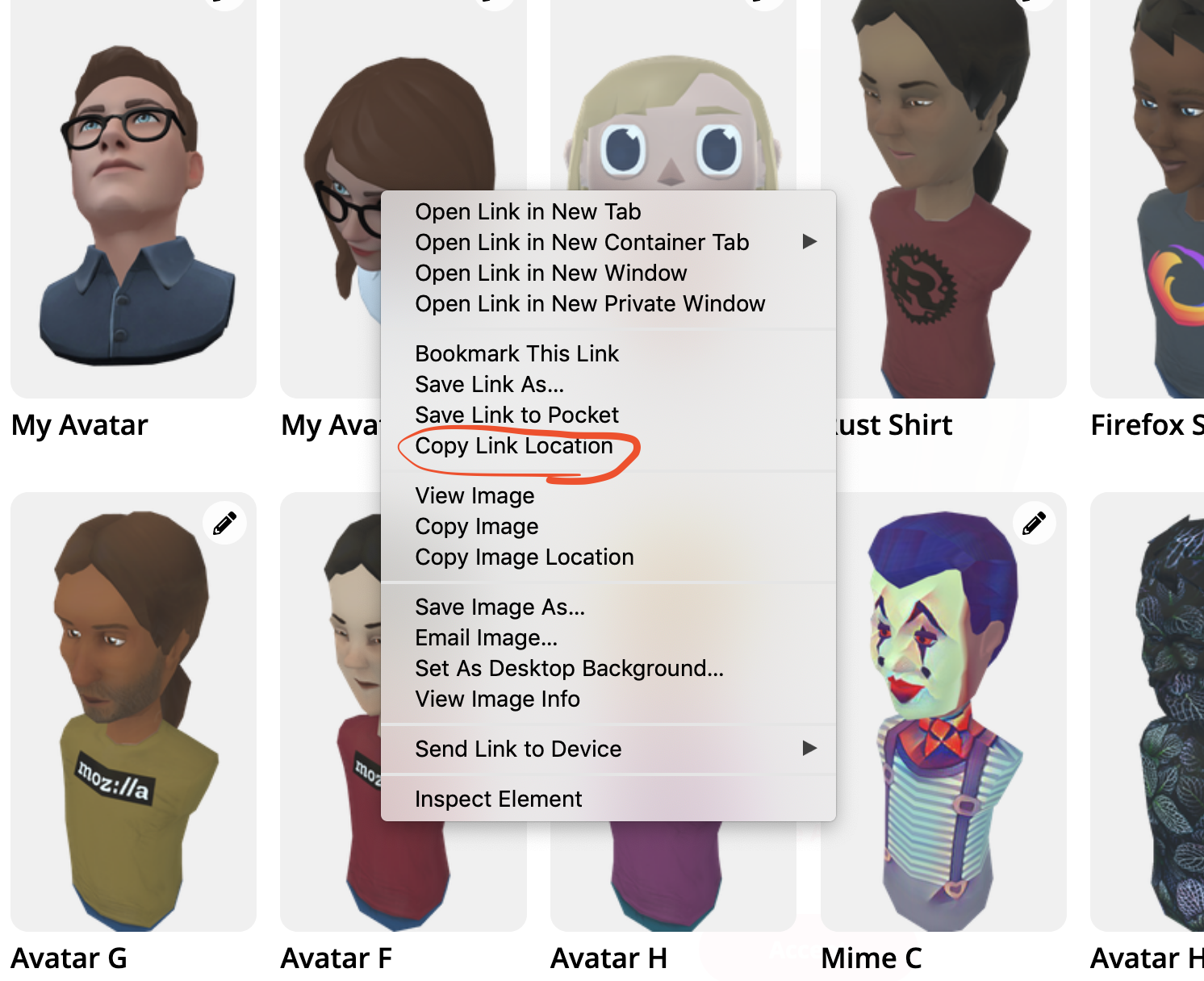Viewport: 1204px width, 981px height.
Task: Select View Image Info
Action: [x=497, y=699]
